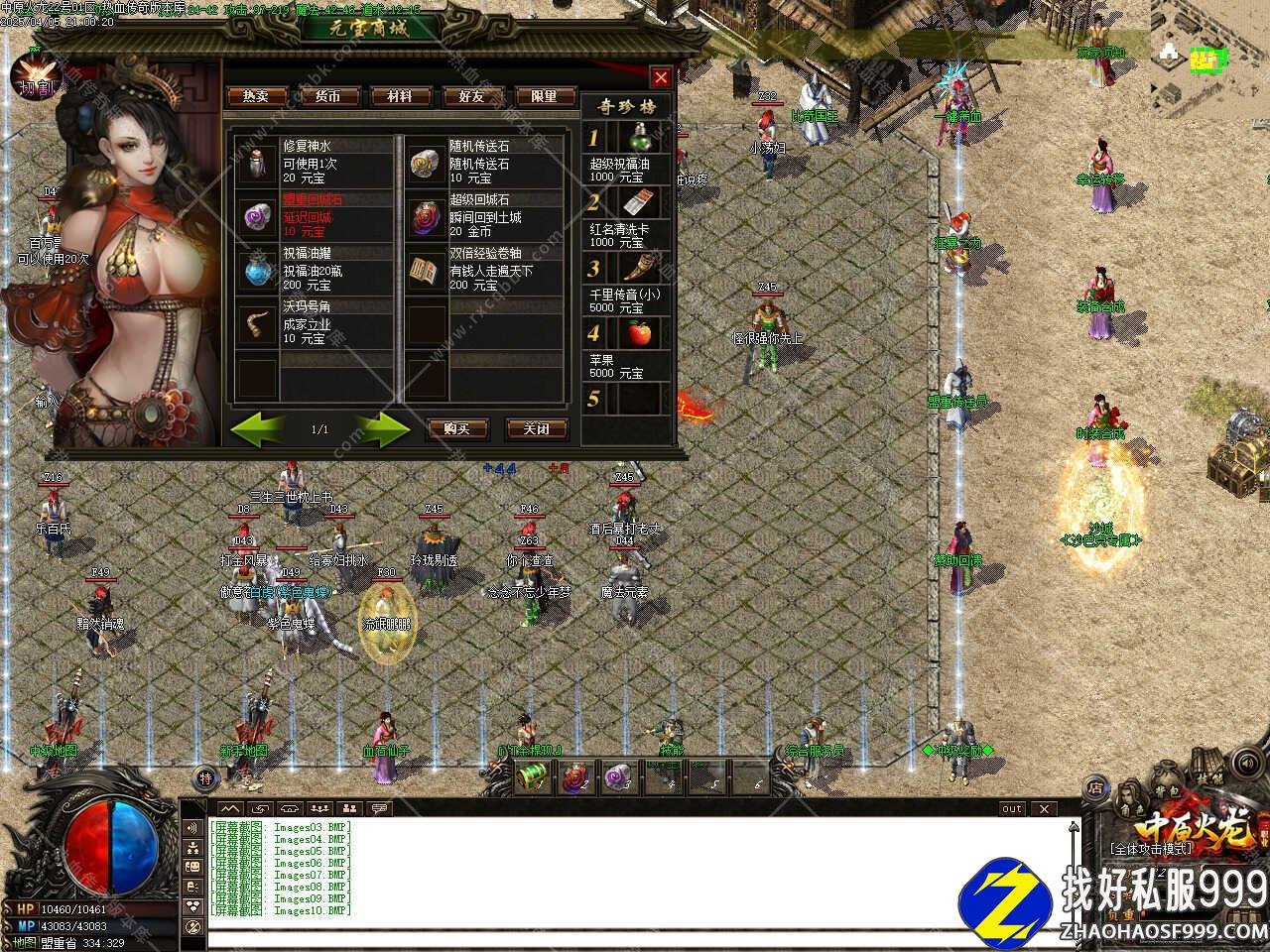1270x952 pixels.
Task: Show the 好友 tab
Action: [x=471, y=96]
